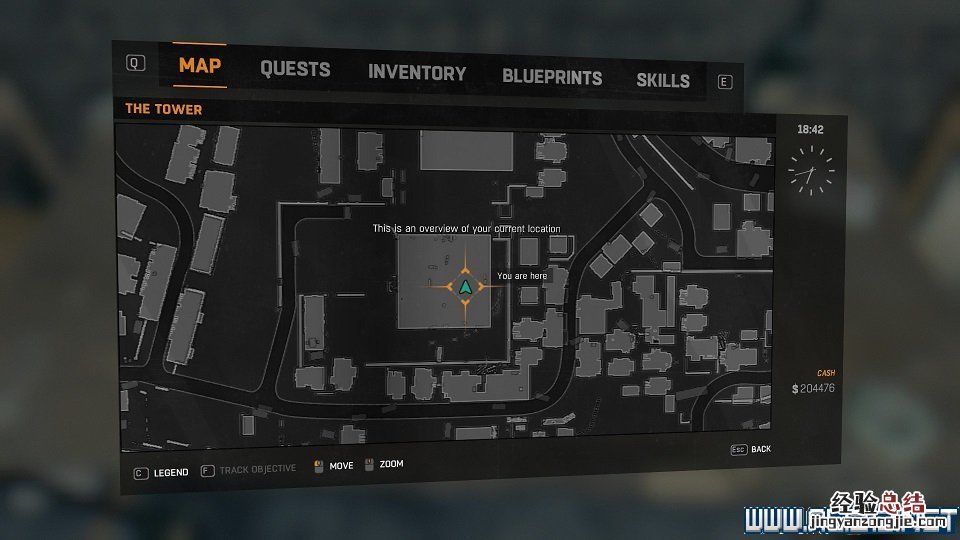Image resolution: width=960 pixels, height=540 pixels.
Task: Click Back to exit the map
Action: click(x=760, y=449)
